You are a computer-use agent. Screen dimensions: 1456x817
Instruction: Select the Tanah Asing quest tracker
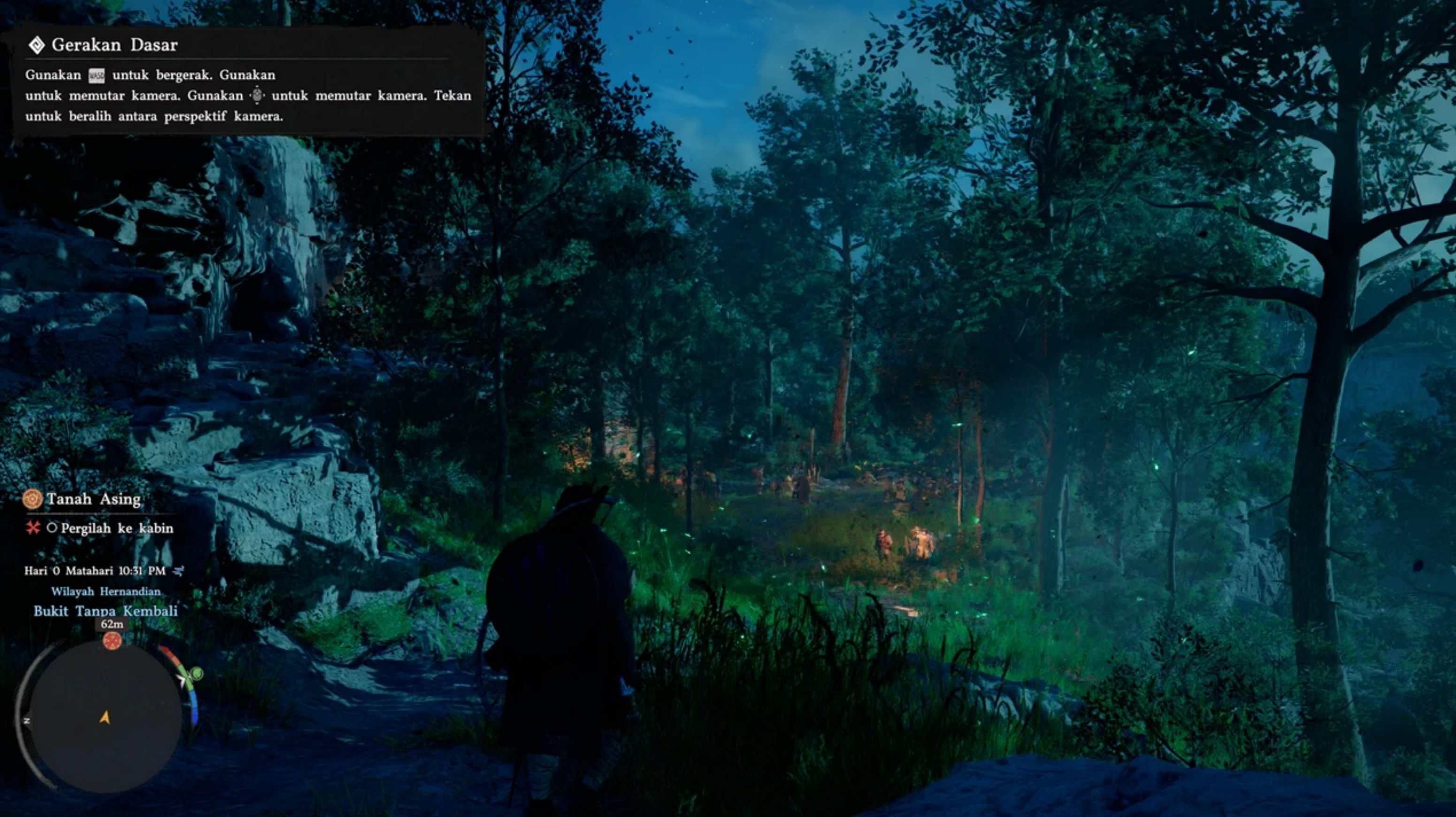tap(93, 499)
